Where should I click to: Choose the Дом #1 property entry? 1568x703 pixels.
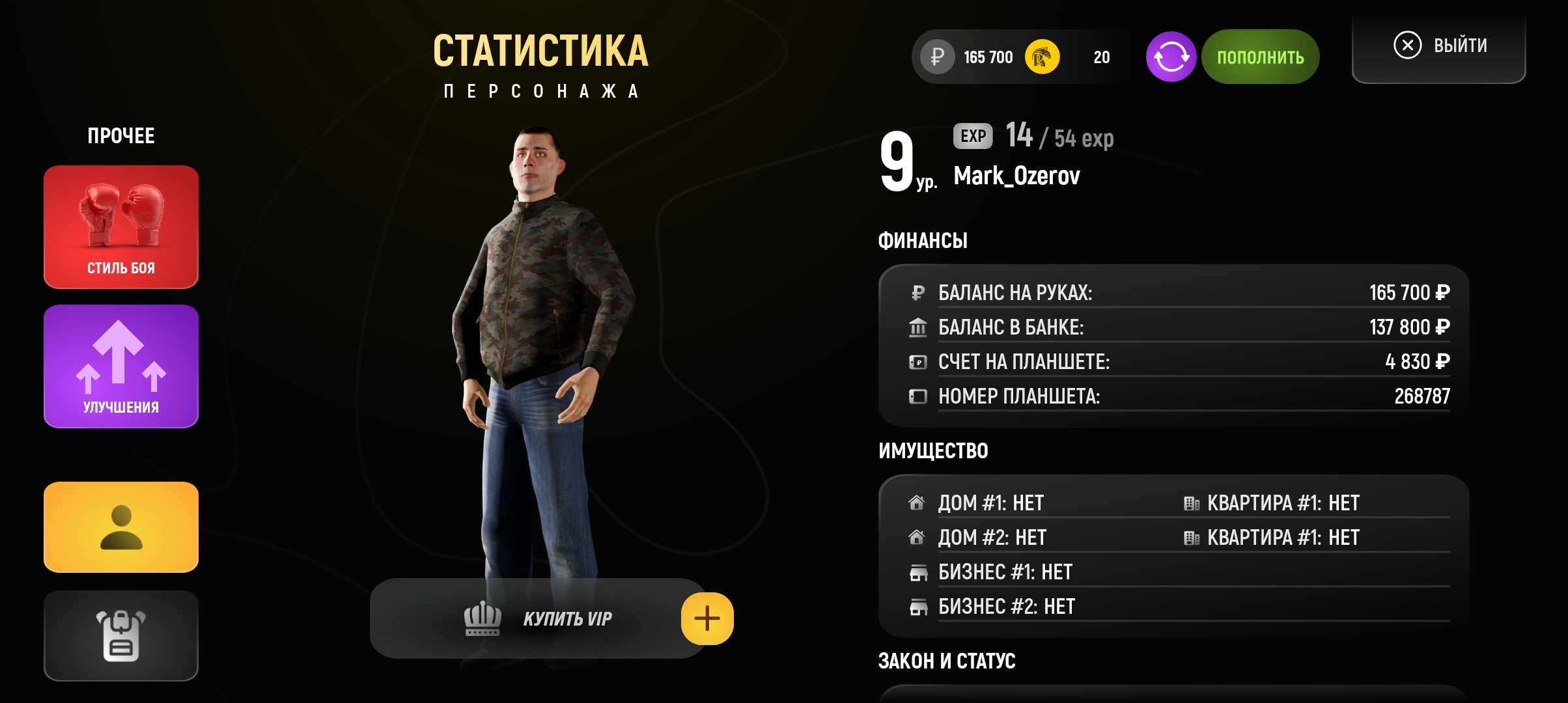990,503
